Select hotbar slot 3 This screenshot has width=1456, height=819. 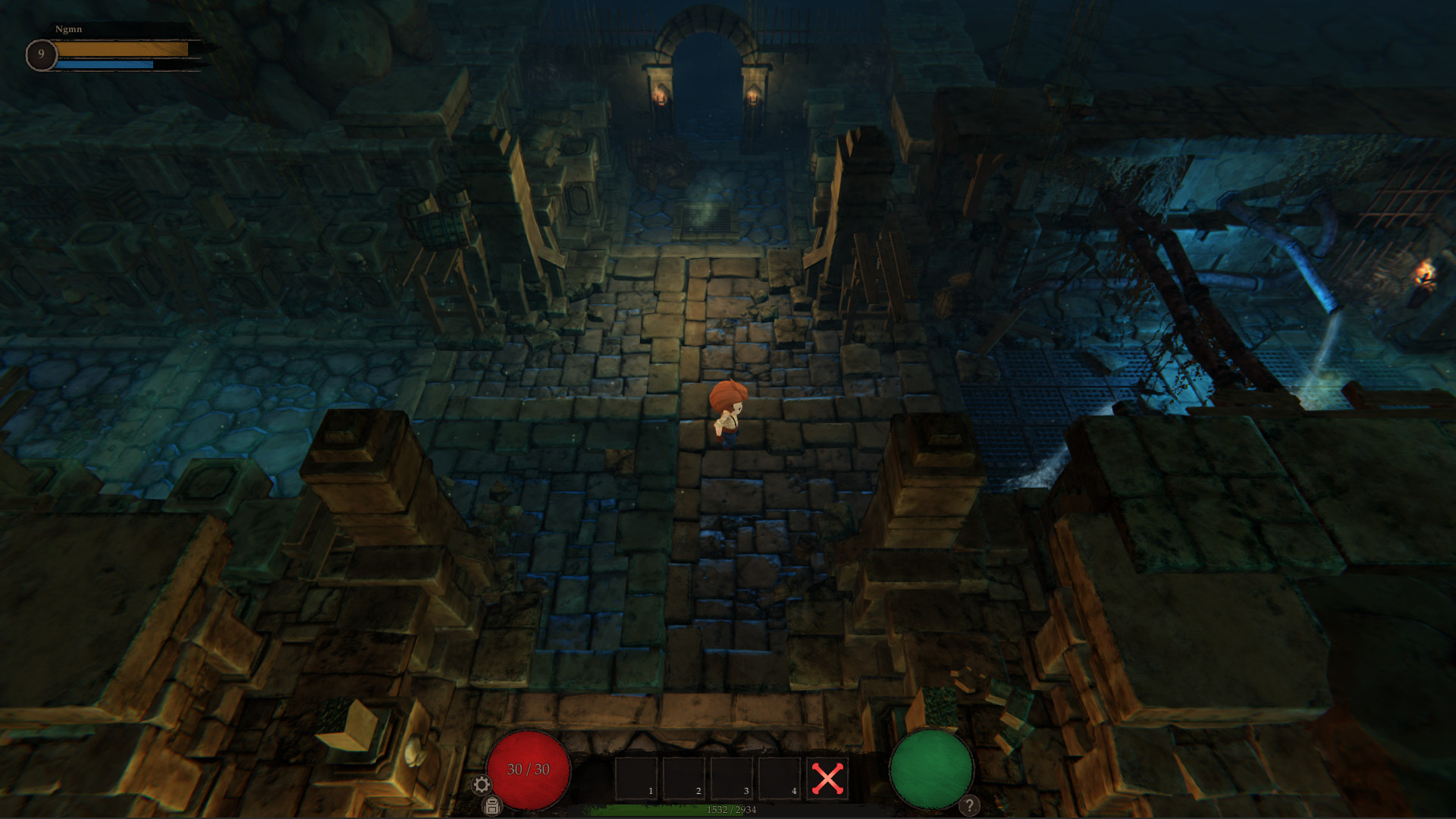tap(731, 775)
